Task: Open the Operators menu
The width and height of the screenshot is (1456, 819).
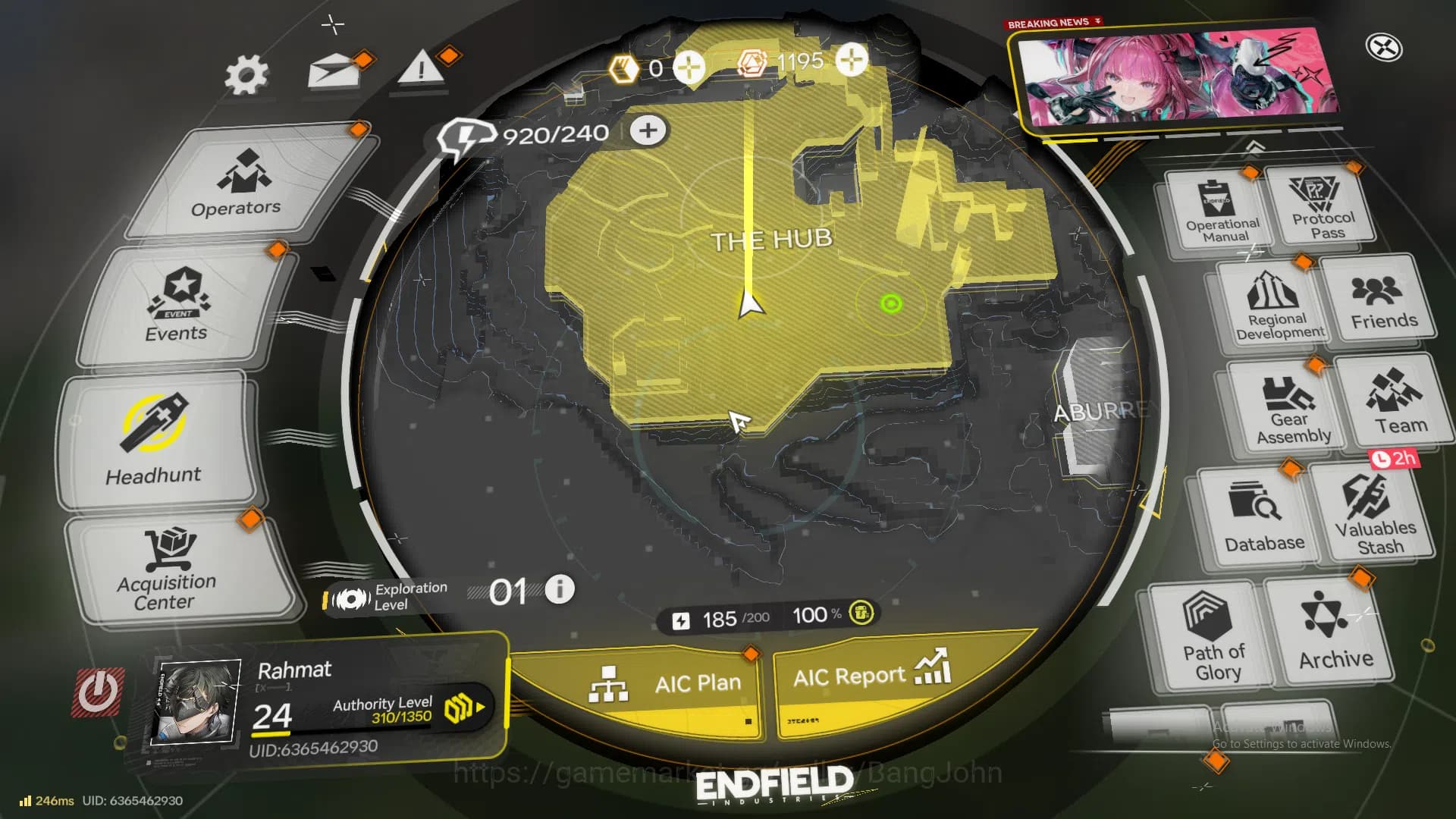Action: tap(233, 188)
